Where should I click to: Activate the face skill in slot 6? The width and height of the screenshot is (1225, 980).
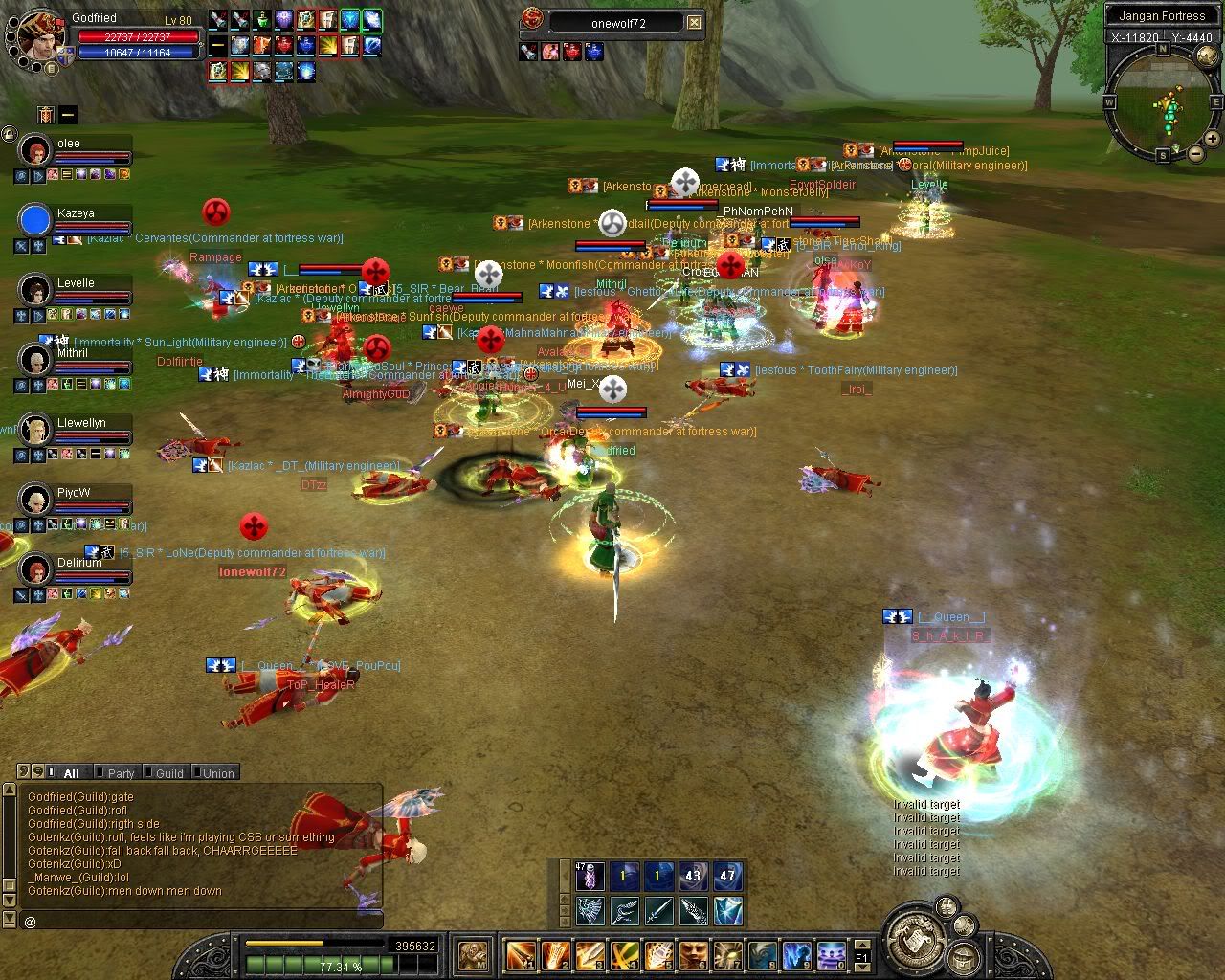[x=693, y=954]
